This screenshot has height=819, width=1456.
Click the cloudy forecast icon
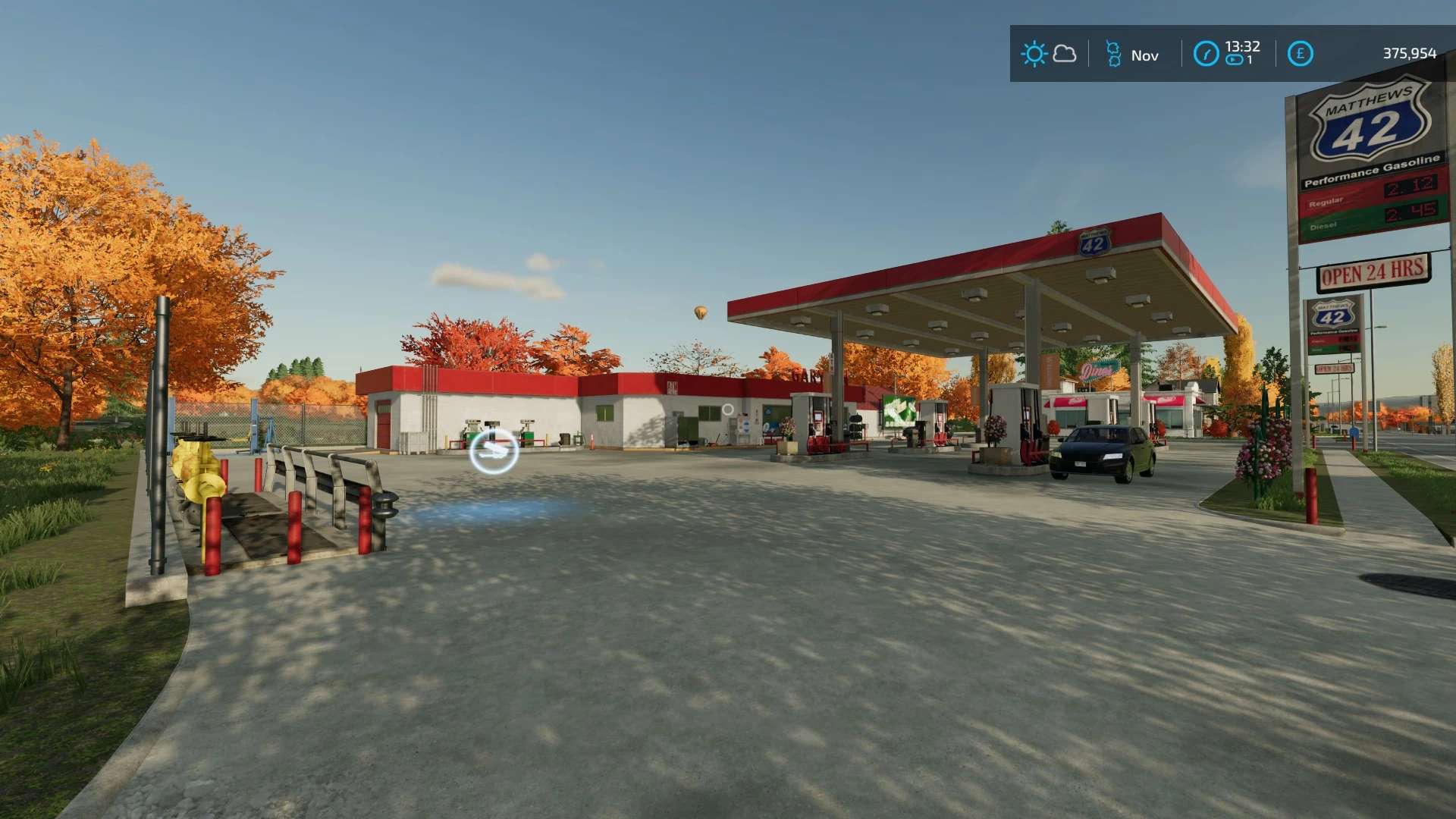1065,54
